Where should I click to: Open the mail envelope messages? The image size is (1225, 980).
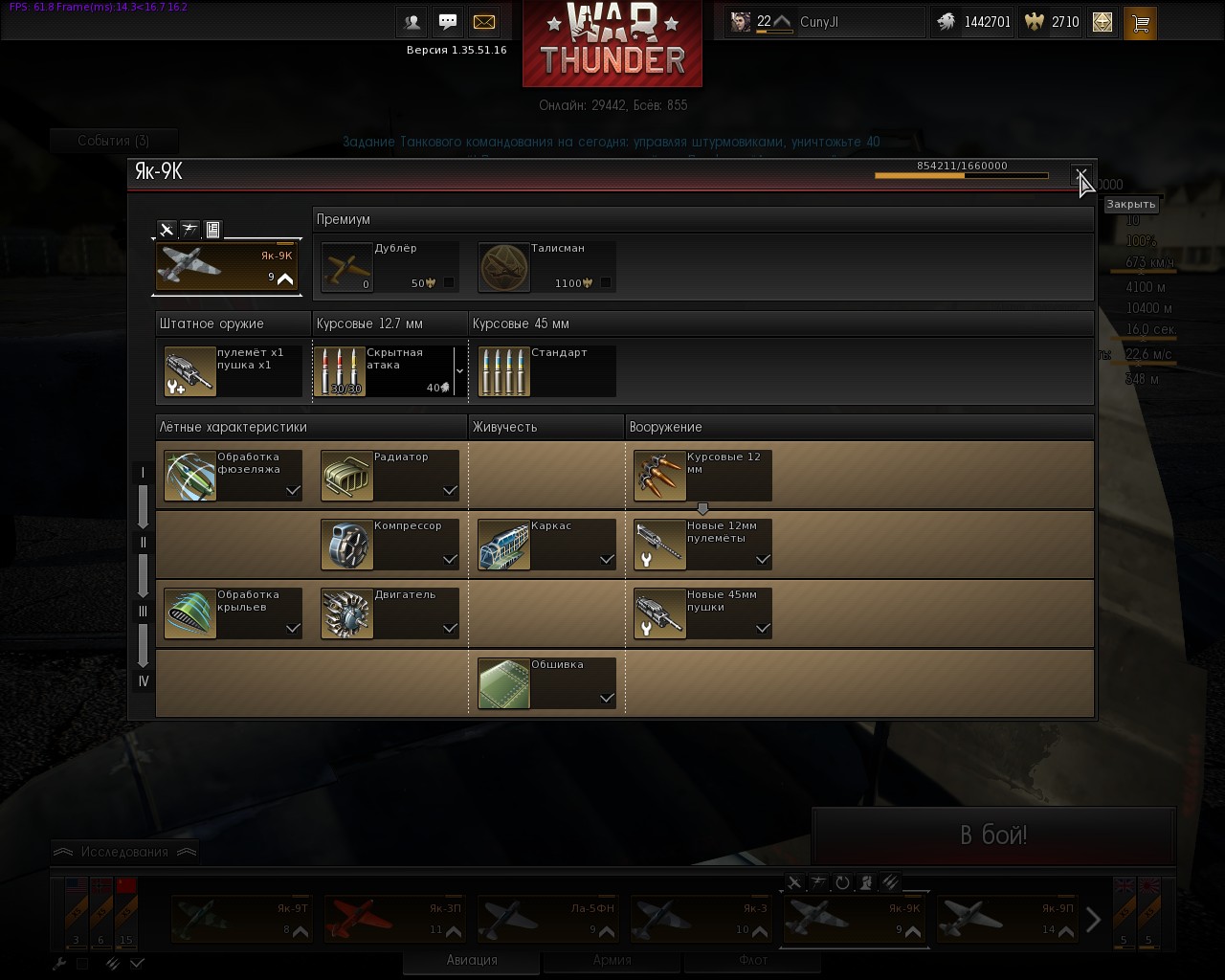pyautogui.click(x=484, y=22)
